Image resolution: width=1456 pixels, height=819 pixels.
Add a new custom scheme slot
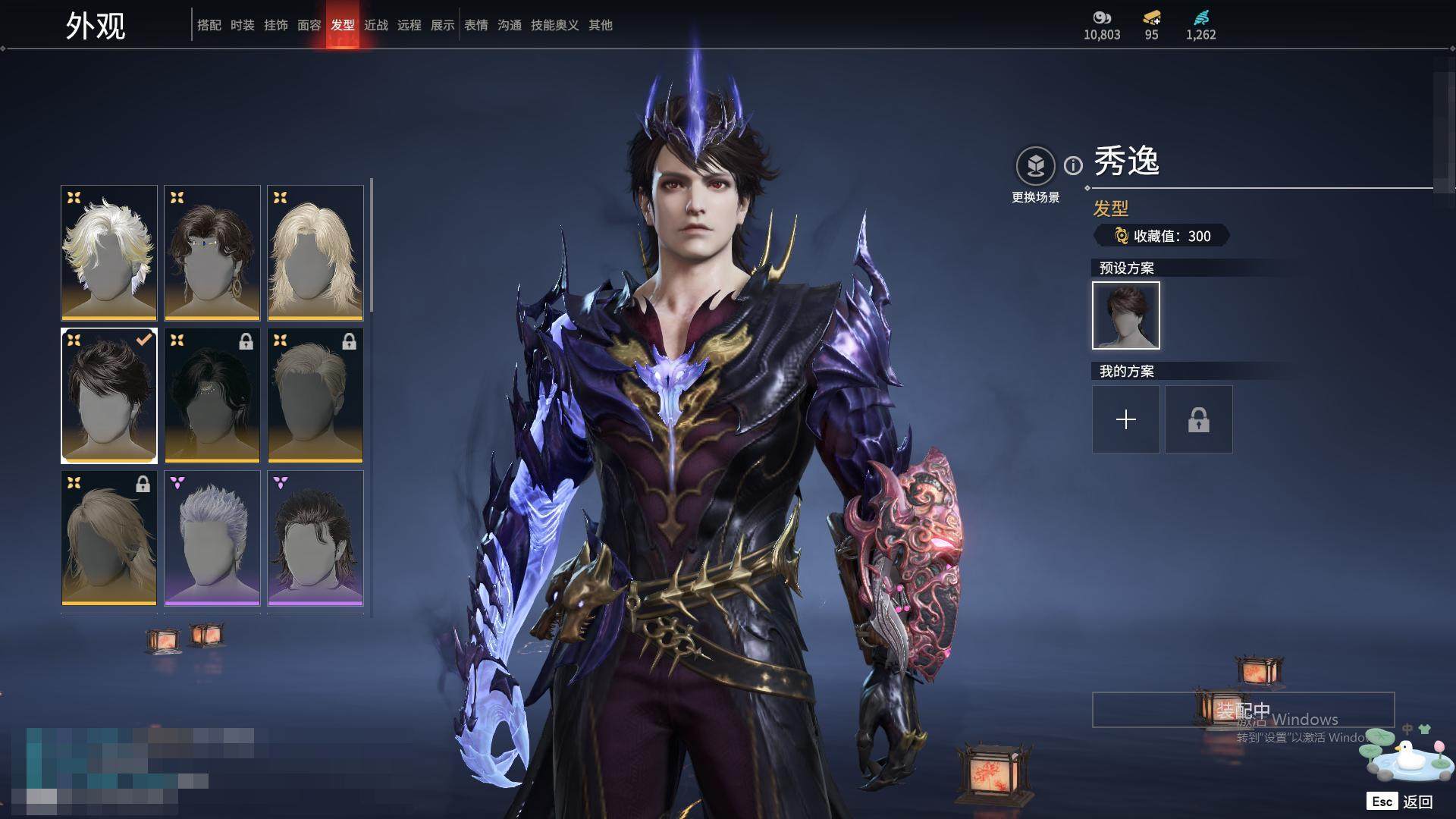pos(1126,419)
